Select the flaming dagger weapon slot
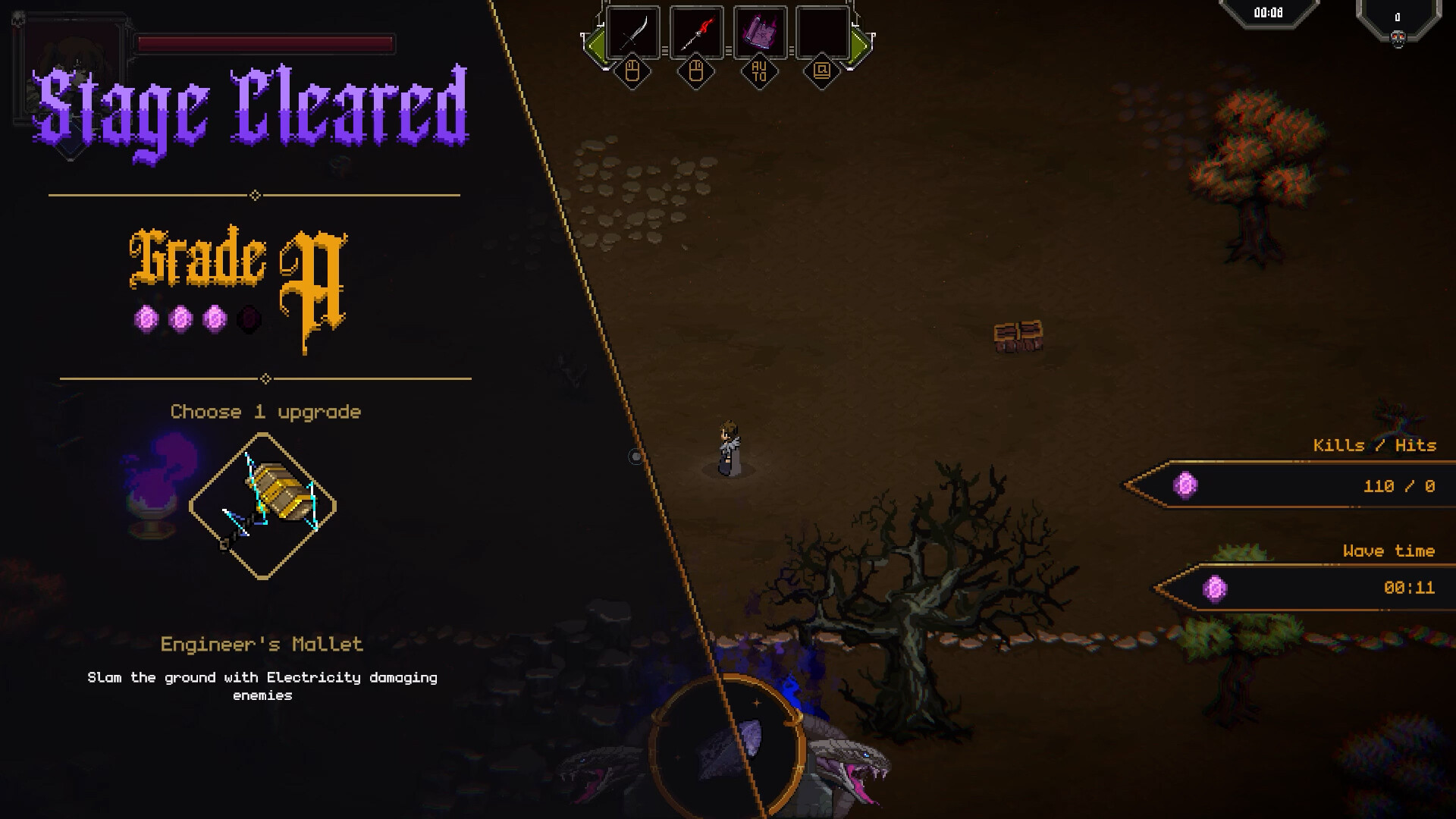Screen dimensions: 1456x819 pos(695,33)
